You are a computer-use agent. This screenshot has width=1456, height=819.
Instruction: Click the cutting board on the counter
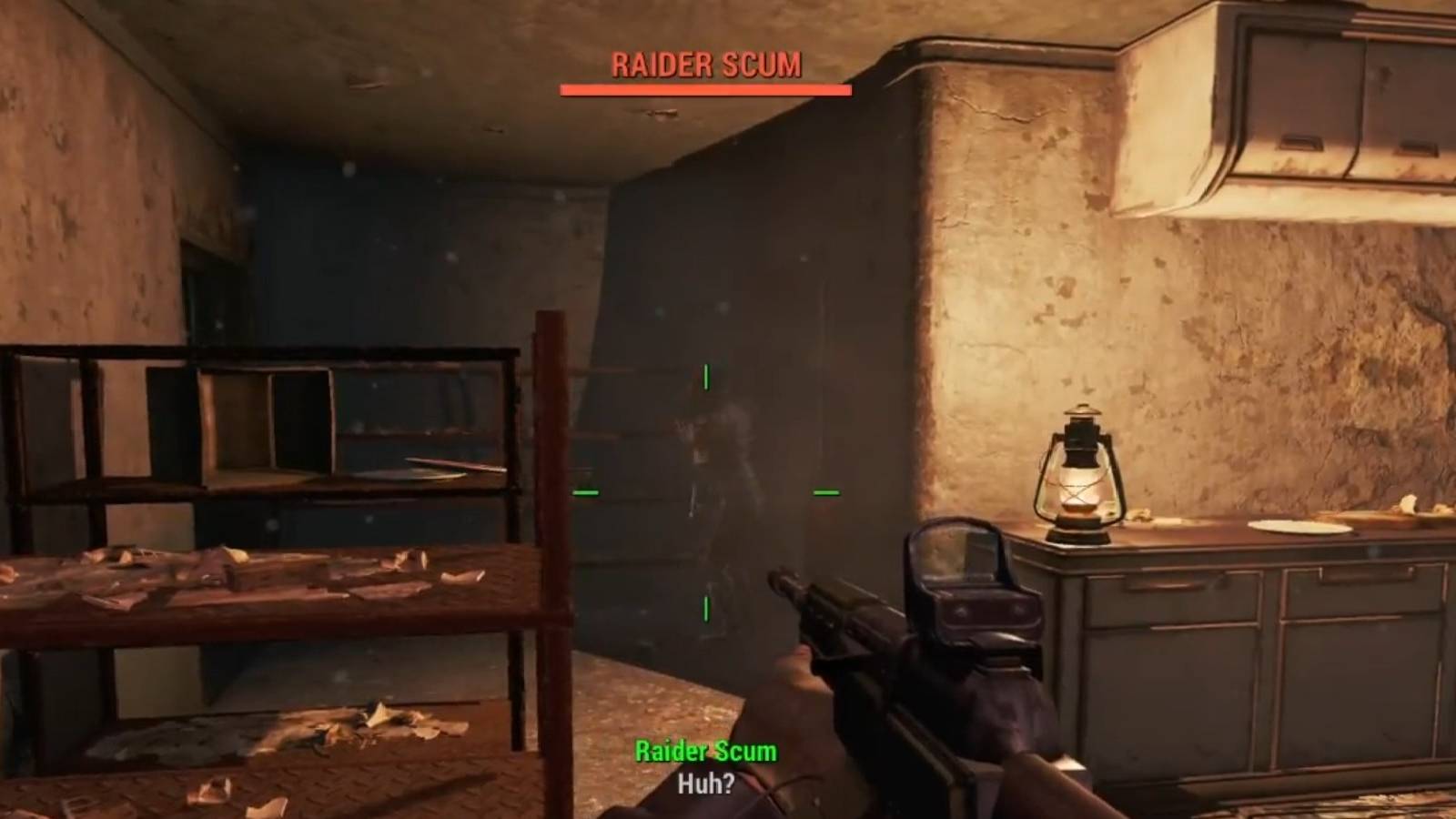1383,514
